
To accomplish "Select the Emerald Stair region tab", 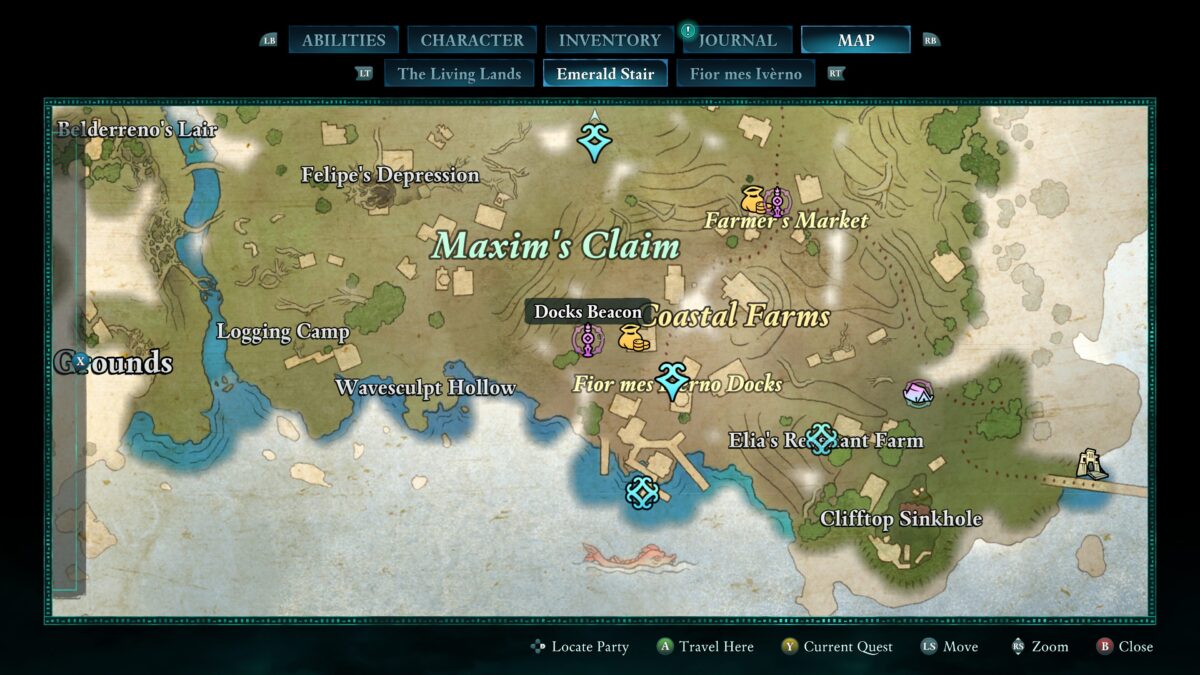I will tap(605, 73).
